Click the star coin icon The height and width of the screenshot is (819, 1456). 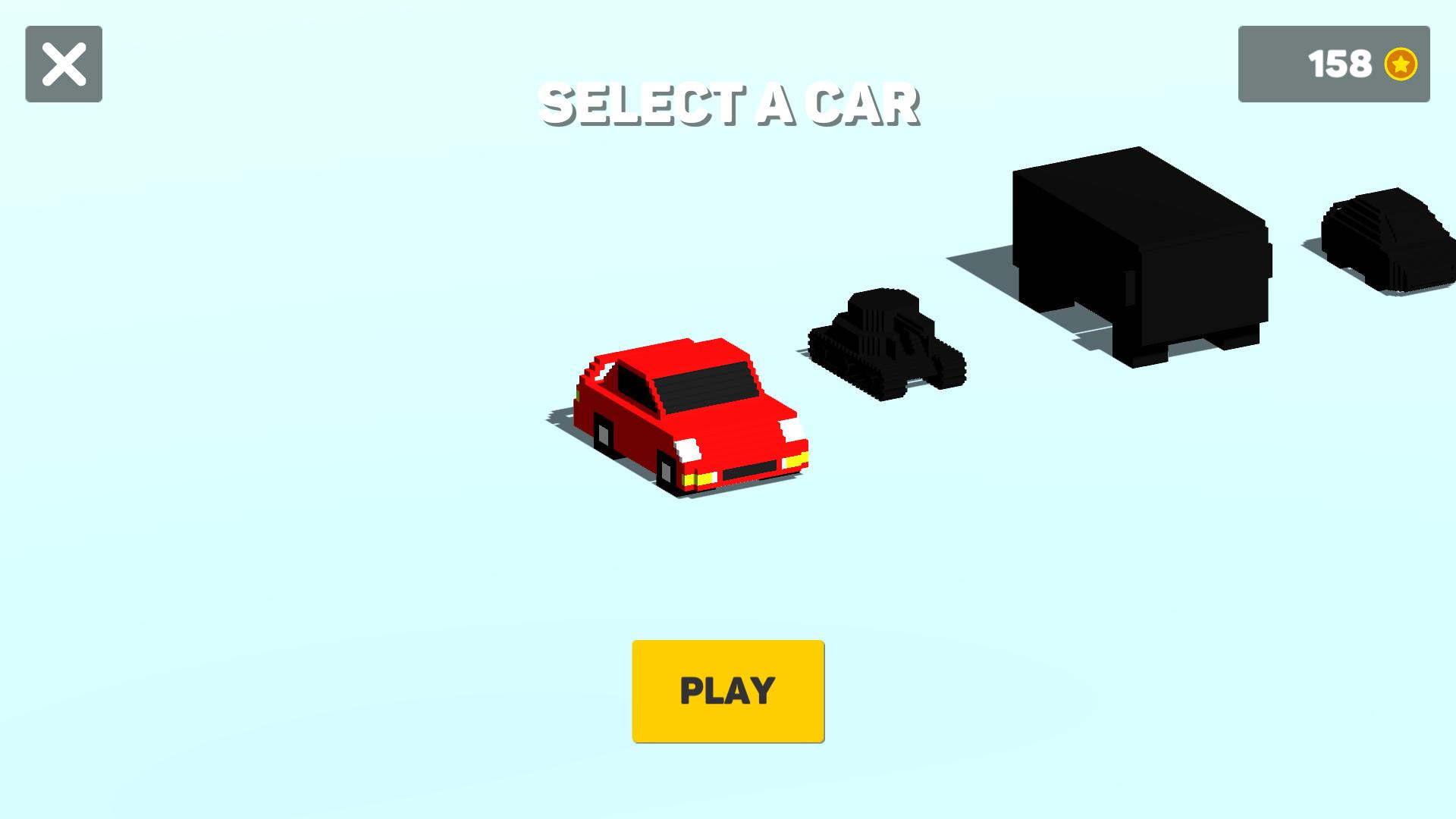1401,64
